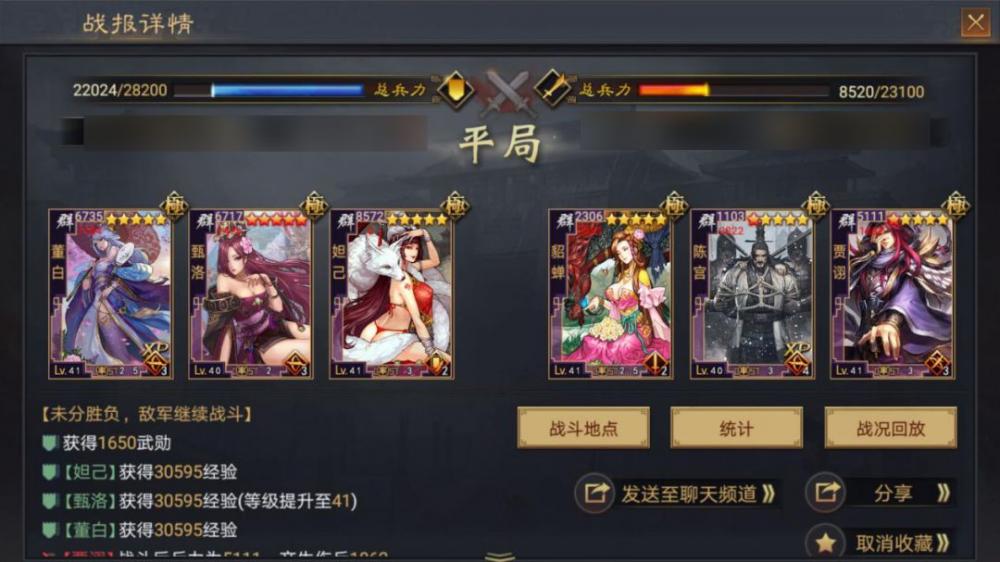
Task: Watch the 战况回放 battle replay
Action: [890, 428]
